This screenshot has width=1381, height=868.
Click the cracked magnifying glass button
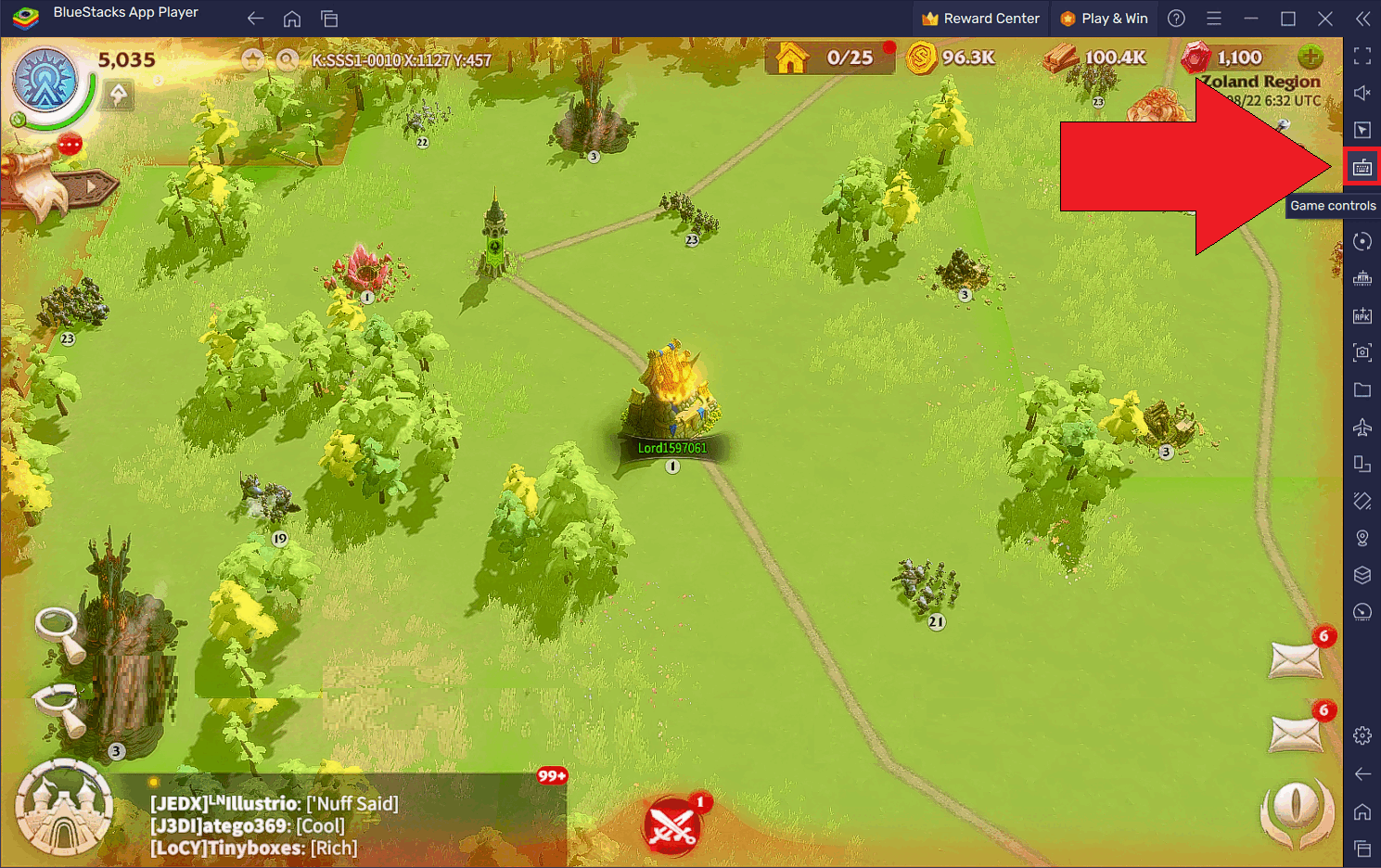pyautogui.click(x=59, y=707)
